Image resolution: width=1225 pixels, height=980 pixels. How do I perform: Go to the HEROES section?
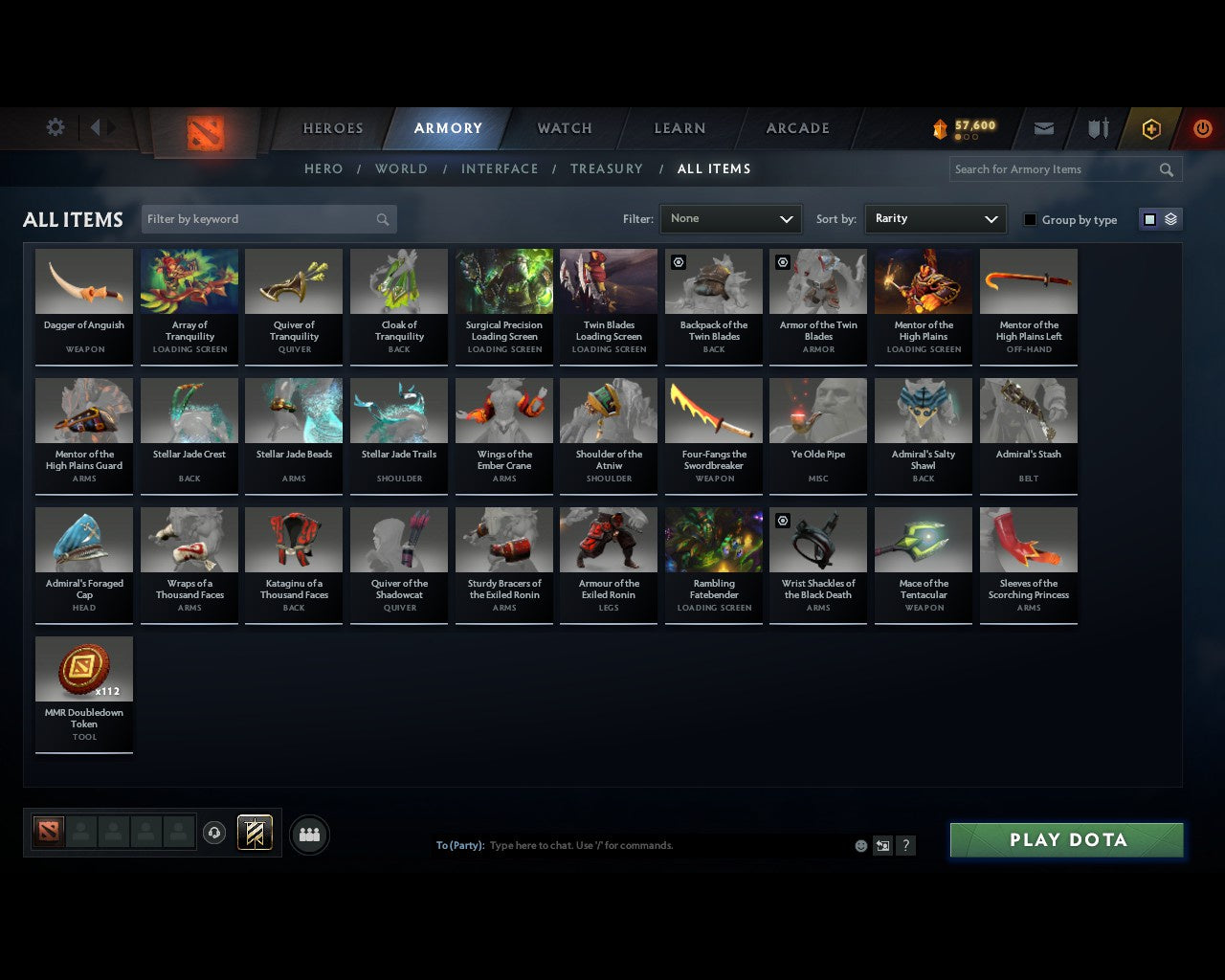(x=333, y=127)
